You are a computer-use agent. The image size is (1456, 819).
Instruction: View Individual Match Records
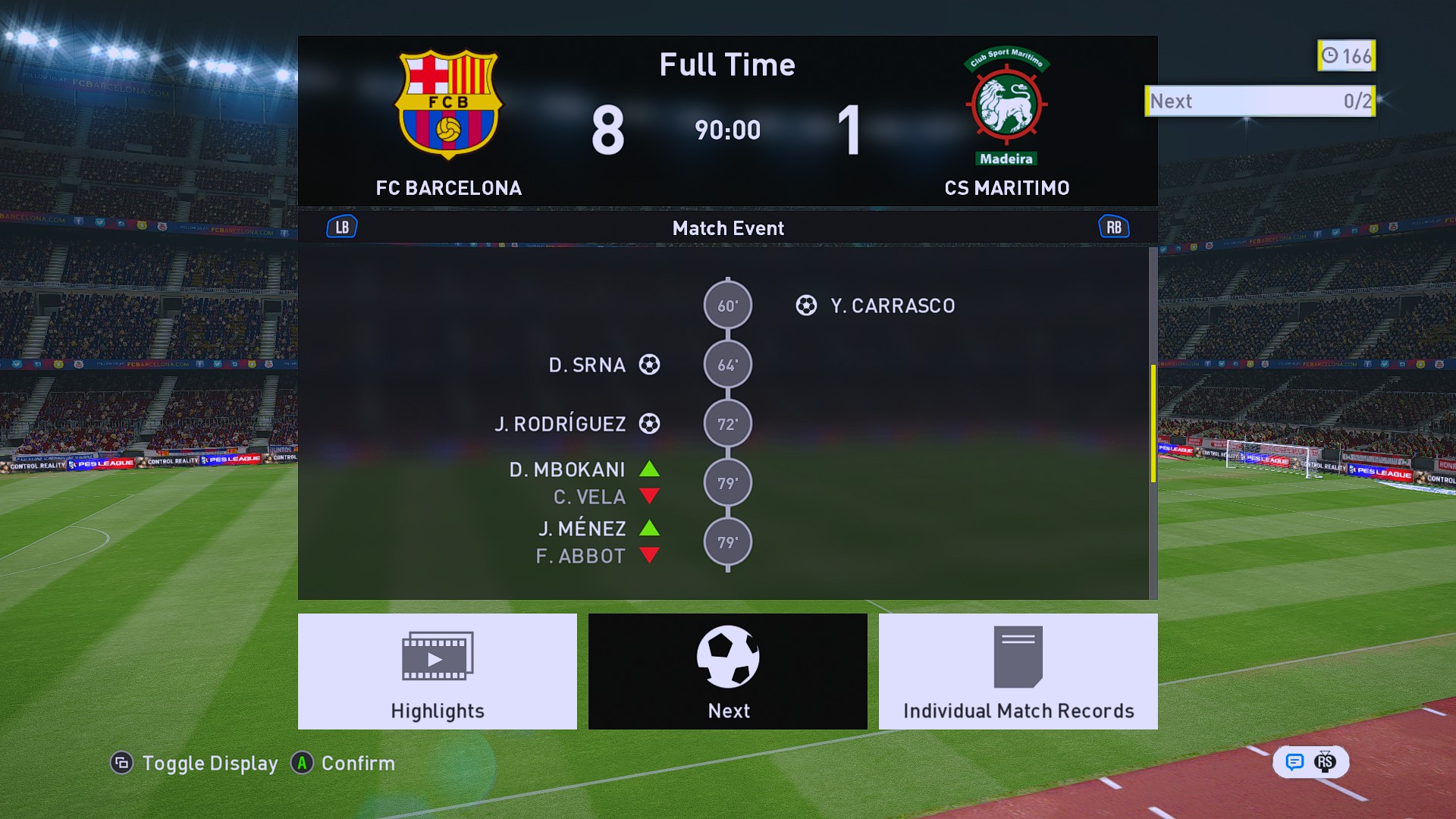(x=1018, y=671)
